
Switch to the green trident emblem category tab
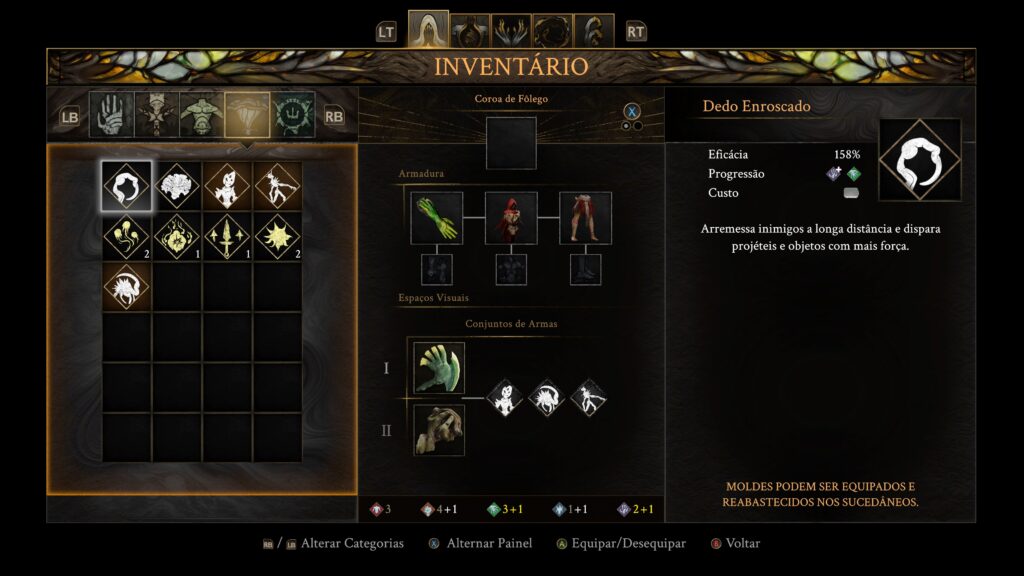click(x=293, y=115)
